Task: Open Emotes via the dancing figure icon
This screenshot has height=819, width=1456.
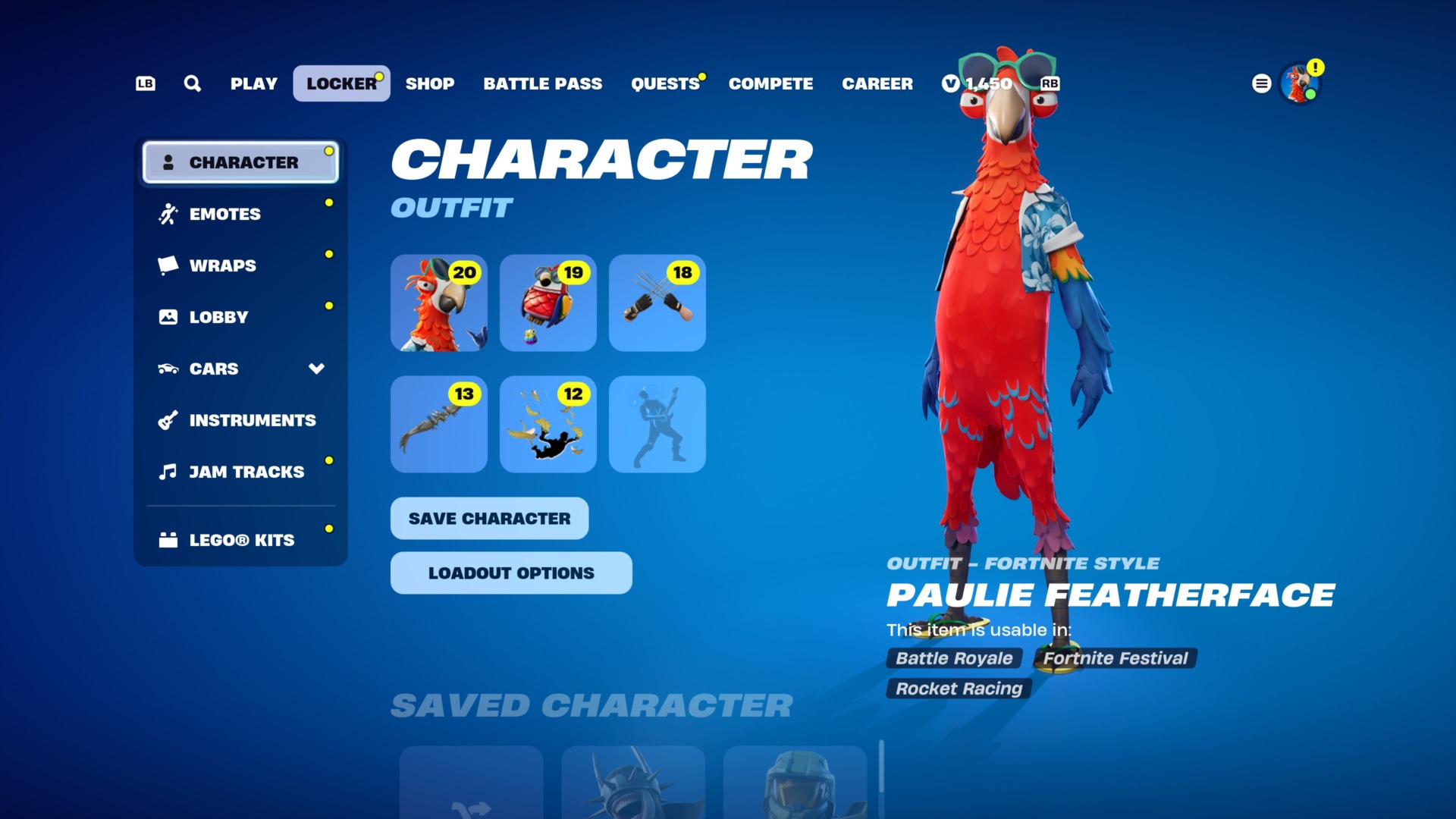Action: [x=168, y=213]
